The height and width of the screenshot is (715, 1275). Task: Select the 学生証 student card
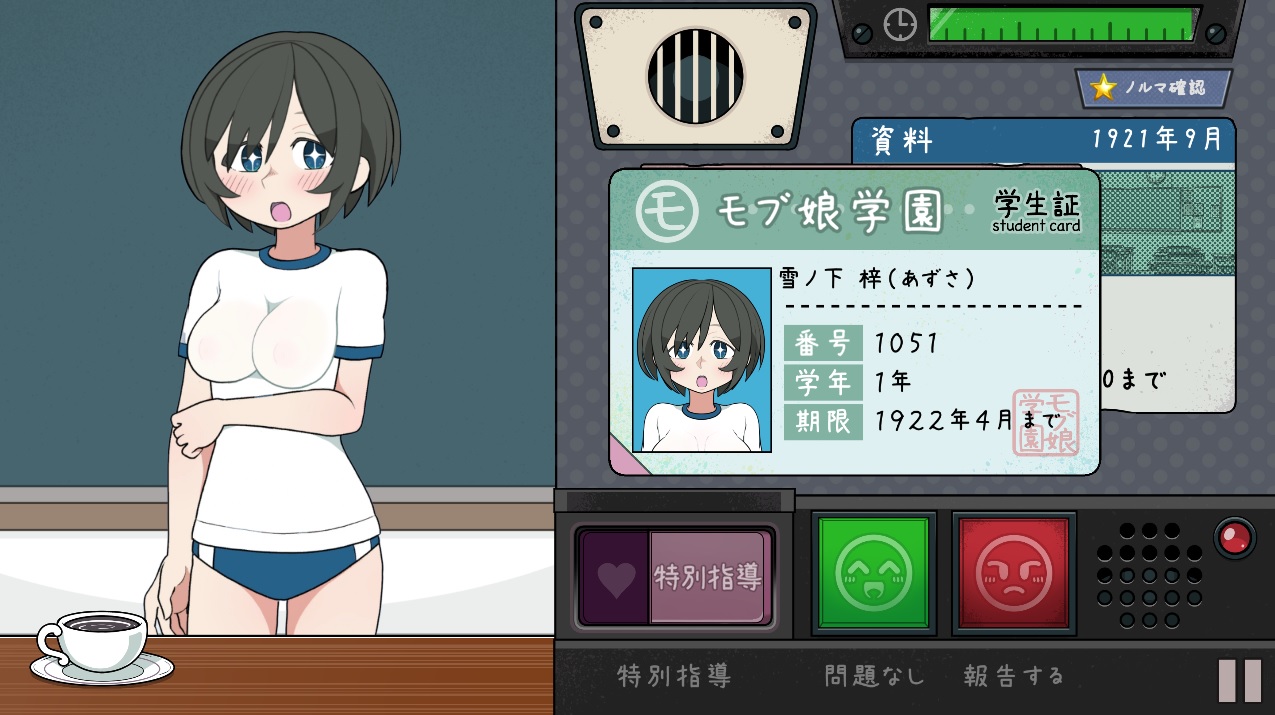854,320
